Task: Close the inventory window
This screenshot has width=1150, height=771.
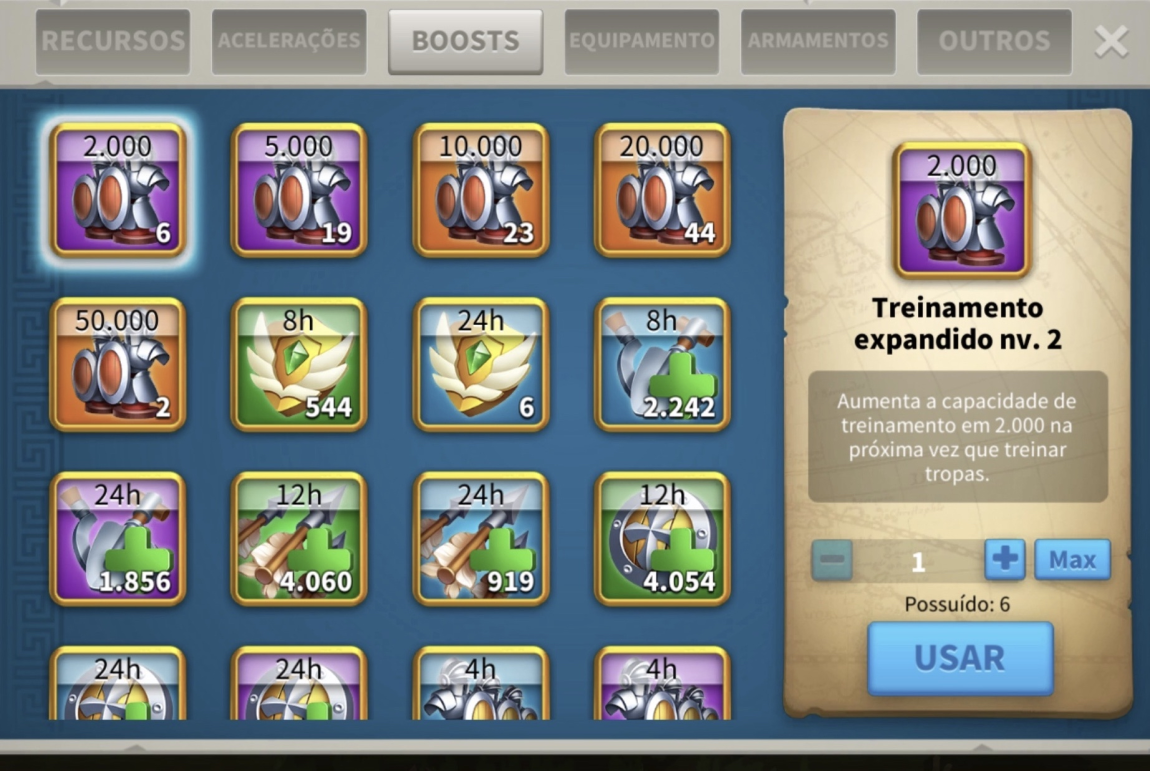Action: point(1111,42)
